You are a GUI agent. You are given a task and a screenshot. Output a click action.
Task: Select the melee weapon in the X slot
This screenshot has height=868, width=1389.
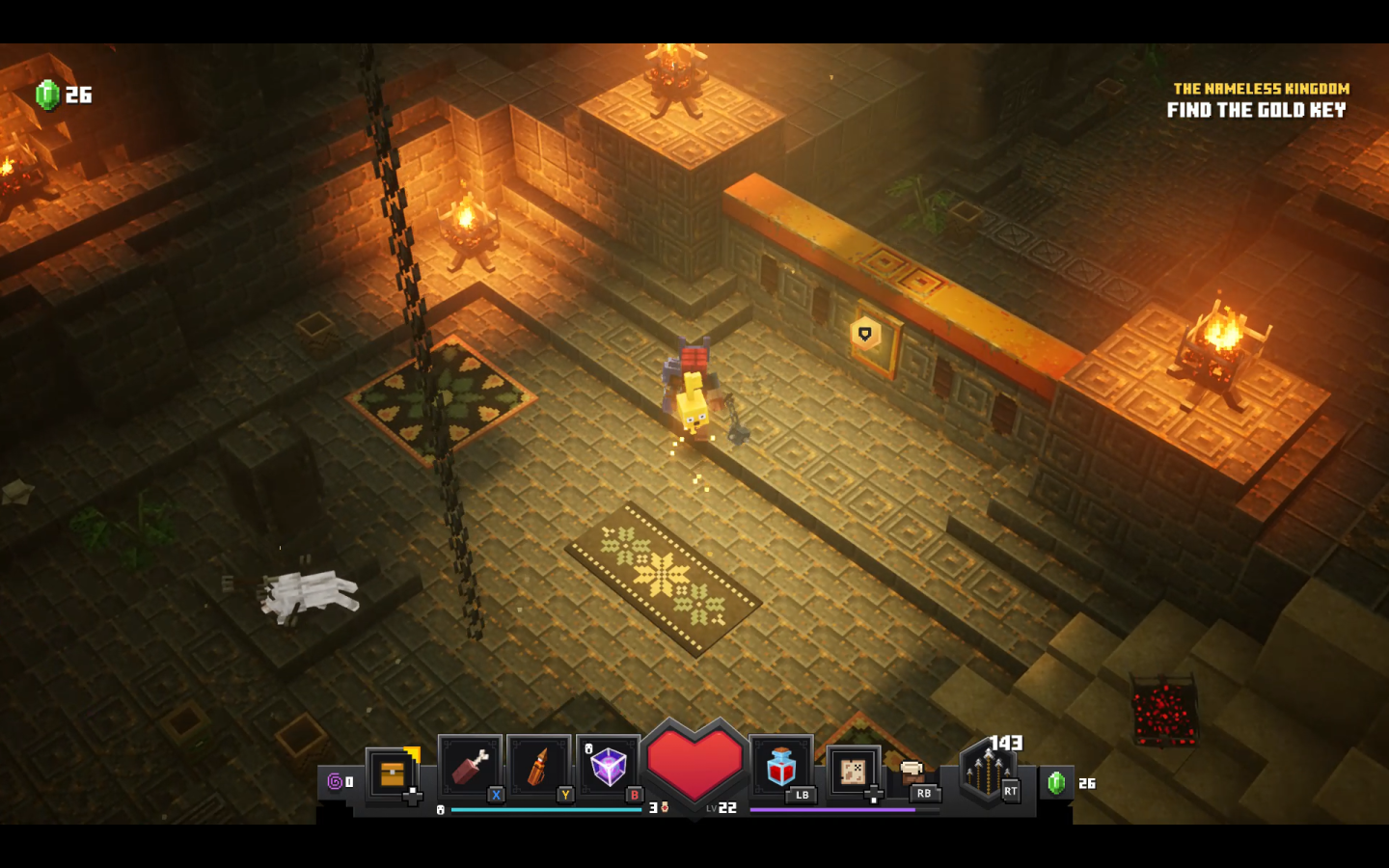(x=469, y=767)
